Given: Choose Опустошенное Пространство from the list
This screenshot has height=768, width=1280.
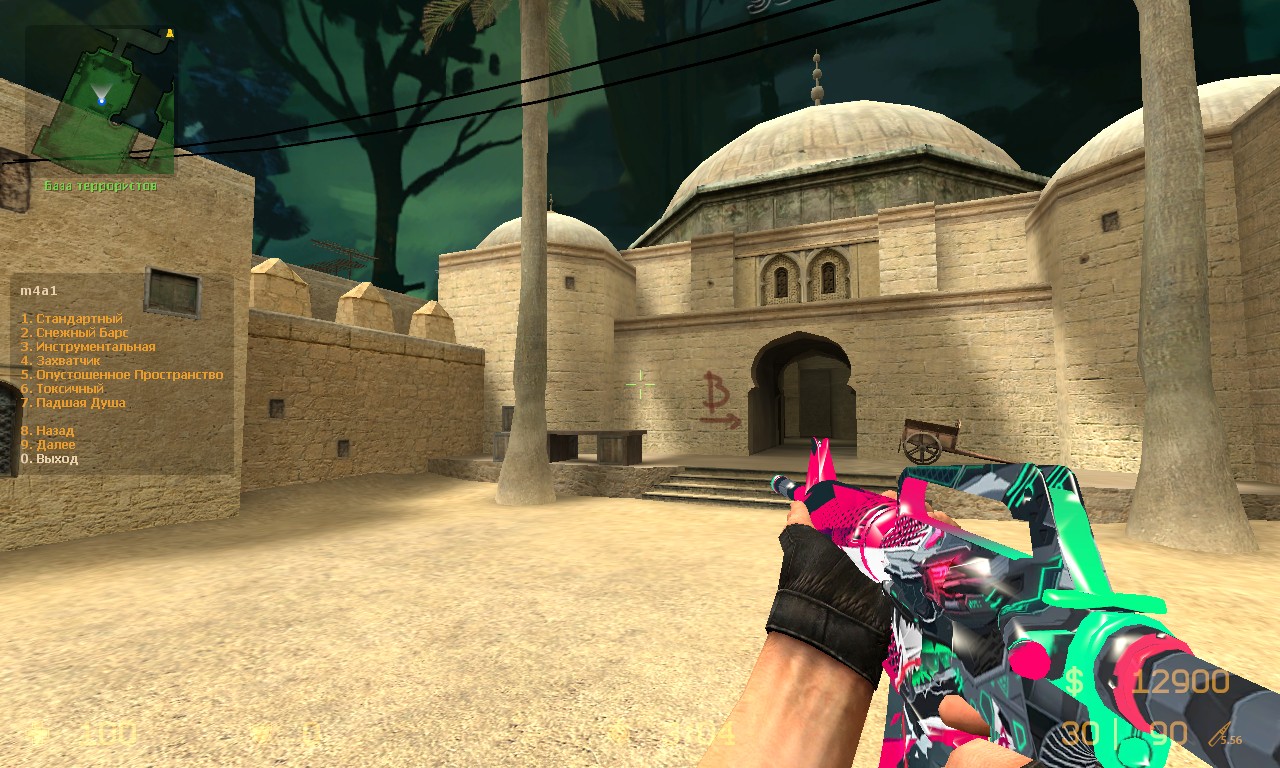Looking at the screenshot, I should (122, 375).
